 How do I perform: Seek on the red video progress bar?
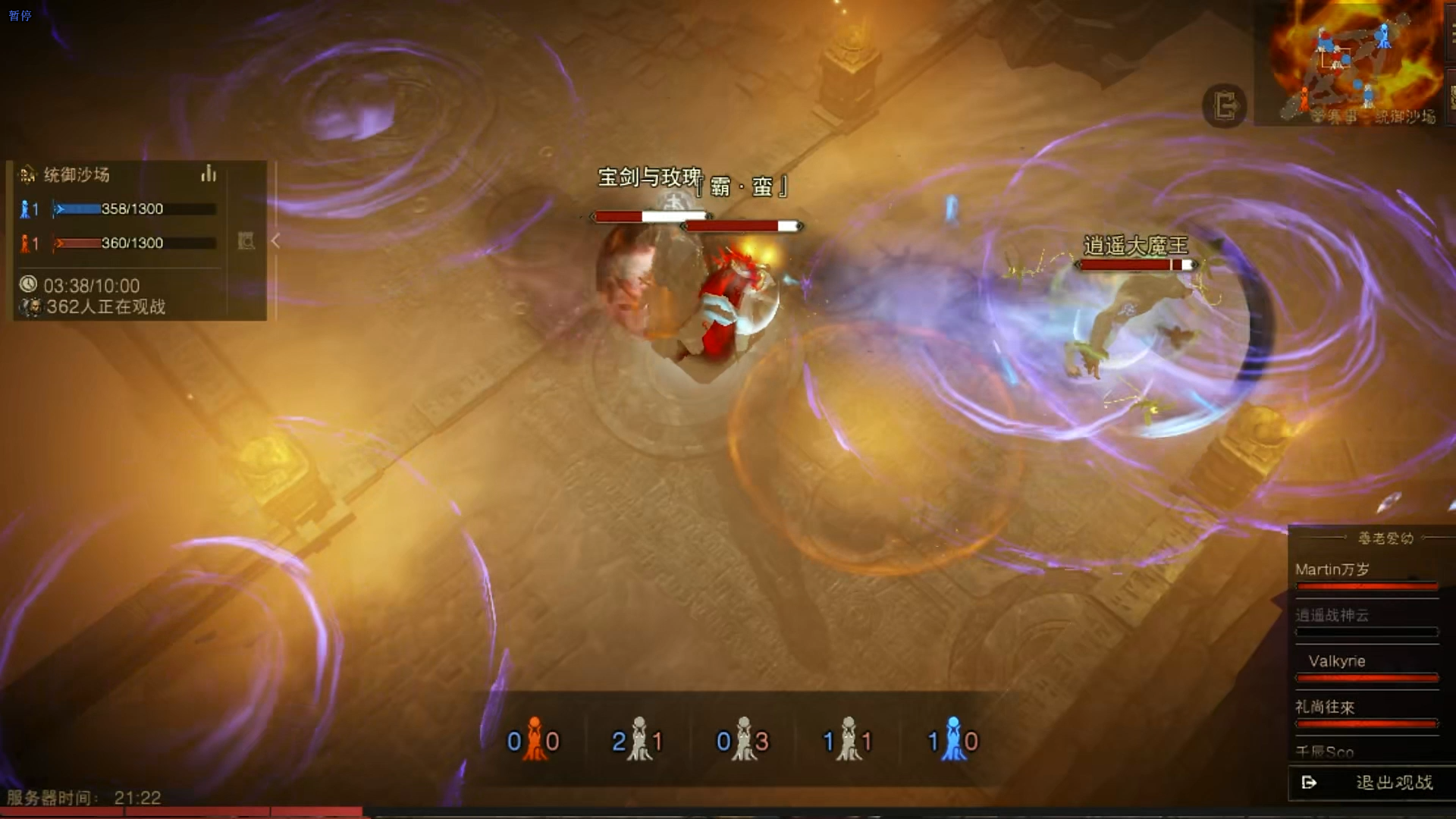tap(182, 812)
